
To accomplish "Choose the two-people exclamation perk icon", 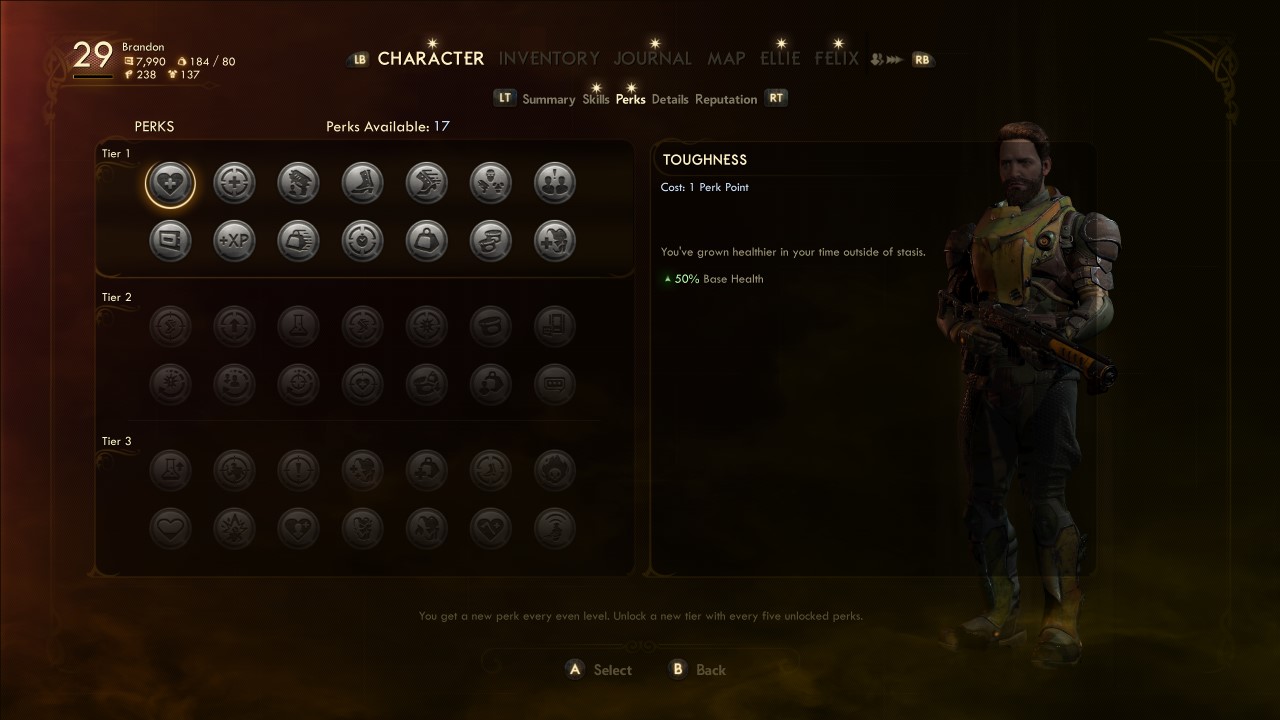I will click(554, 183).
